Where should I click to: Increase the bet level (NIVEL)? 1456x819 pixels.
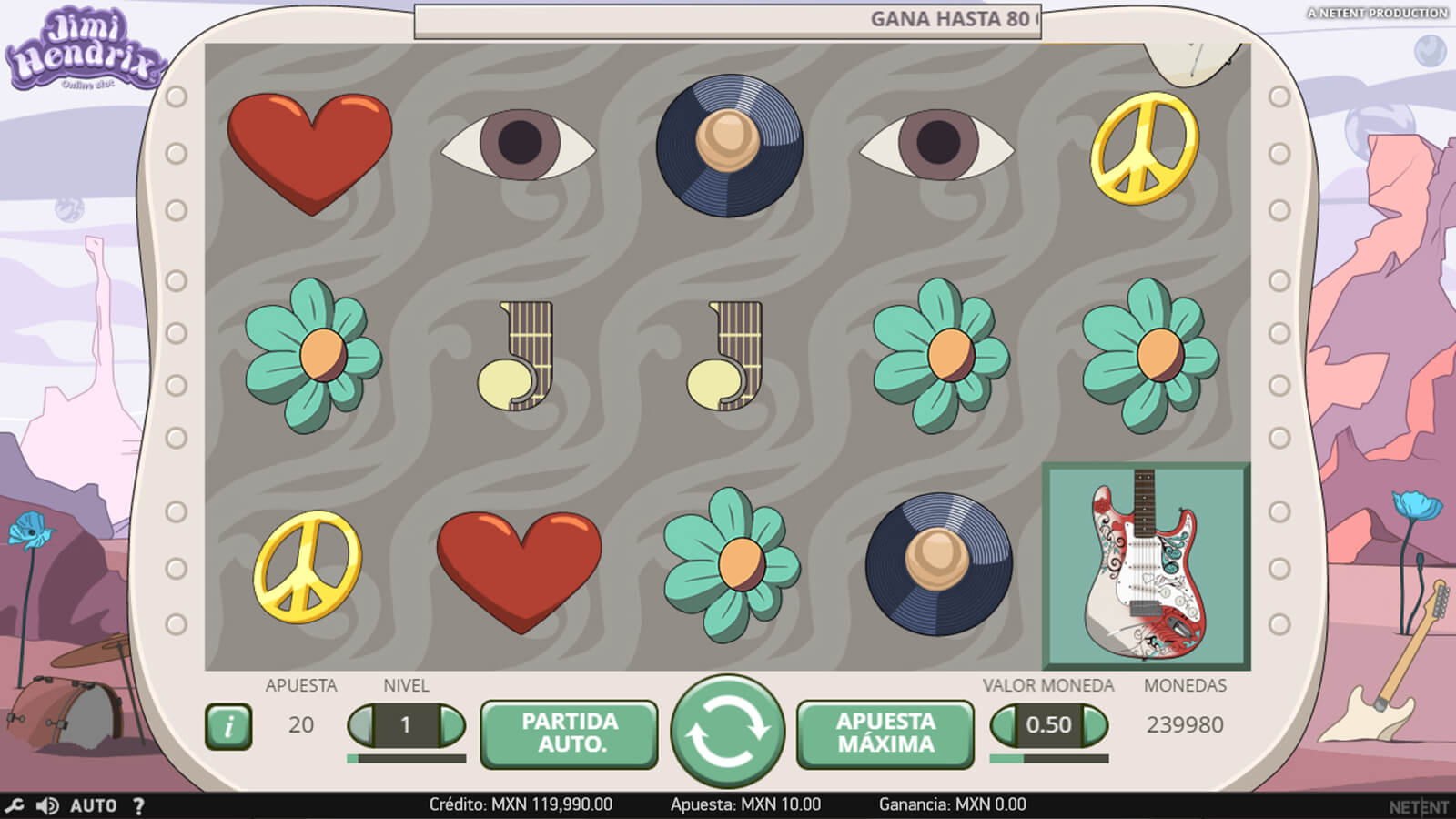pyautogui.click(x=452, y=725)
